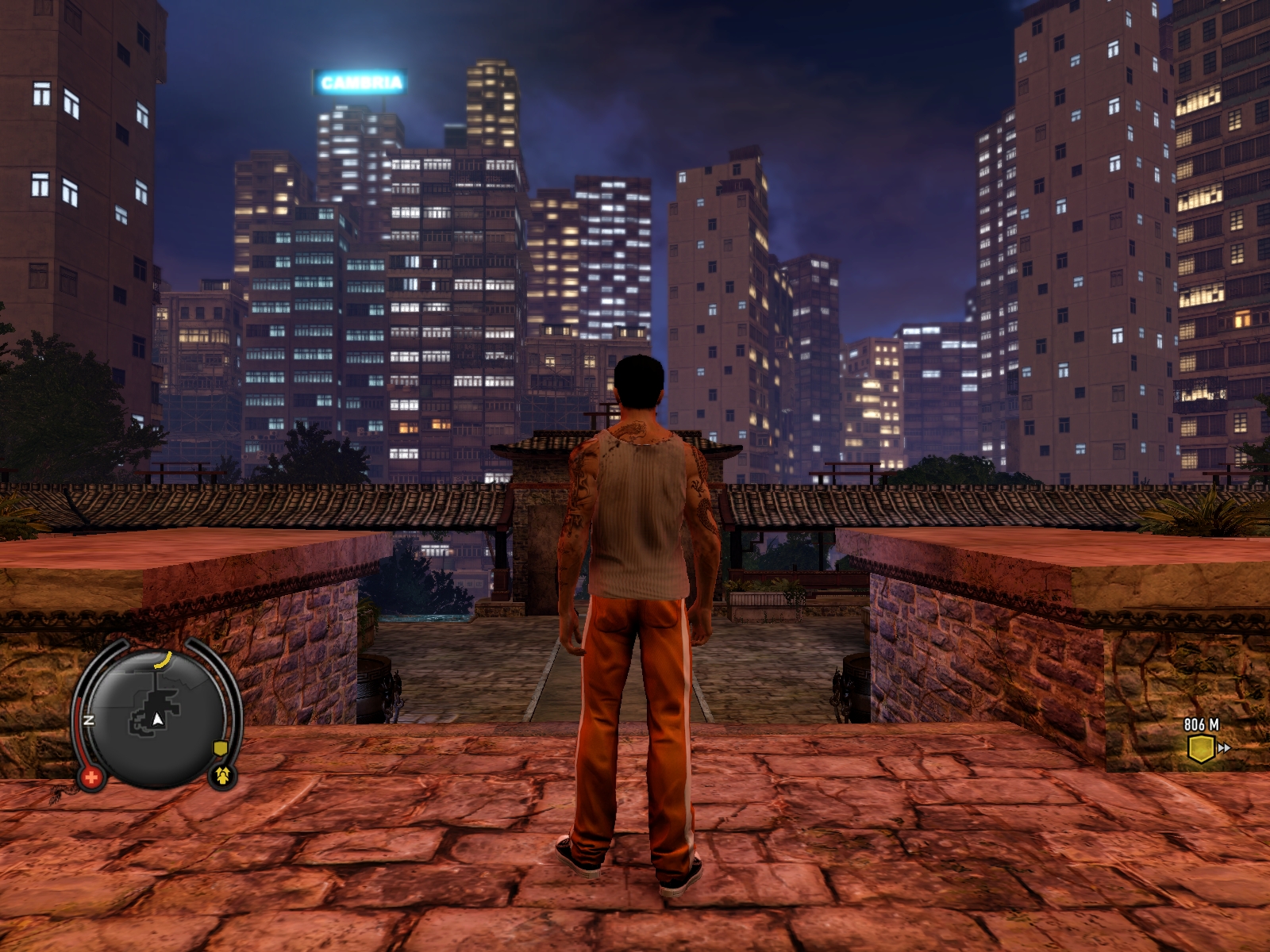Select the 806 M objective shield marker

(x=1201, y=748)
